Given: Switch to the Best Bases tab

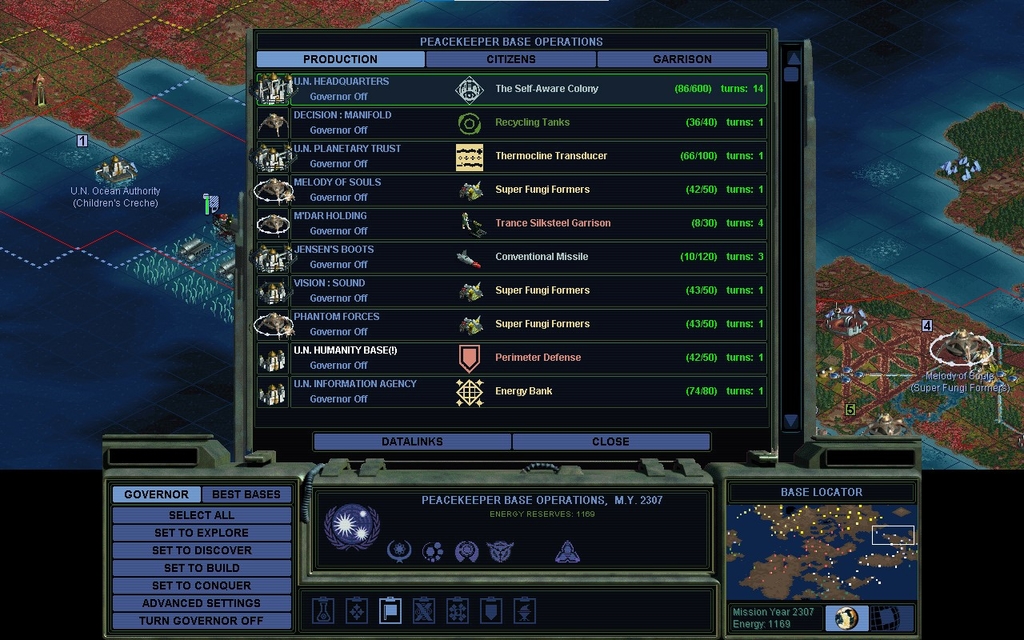Looking at the screenshot, I should (x=246, y=494).
